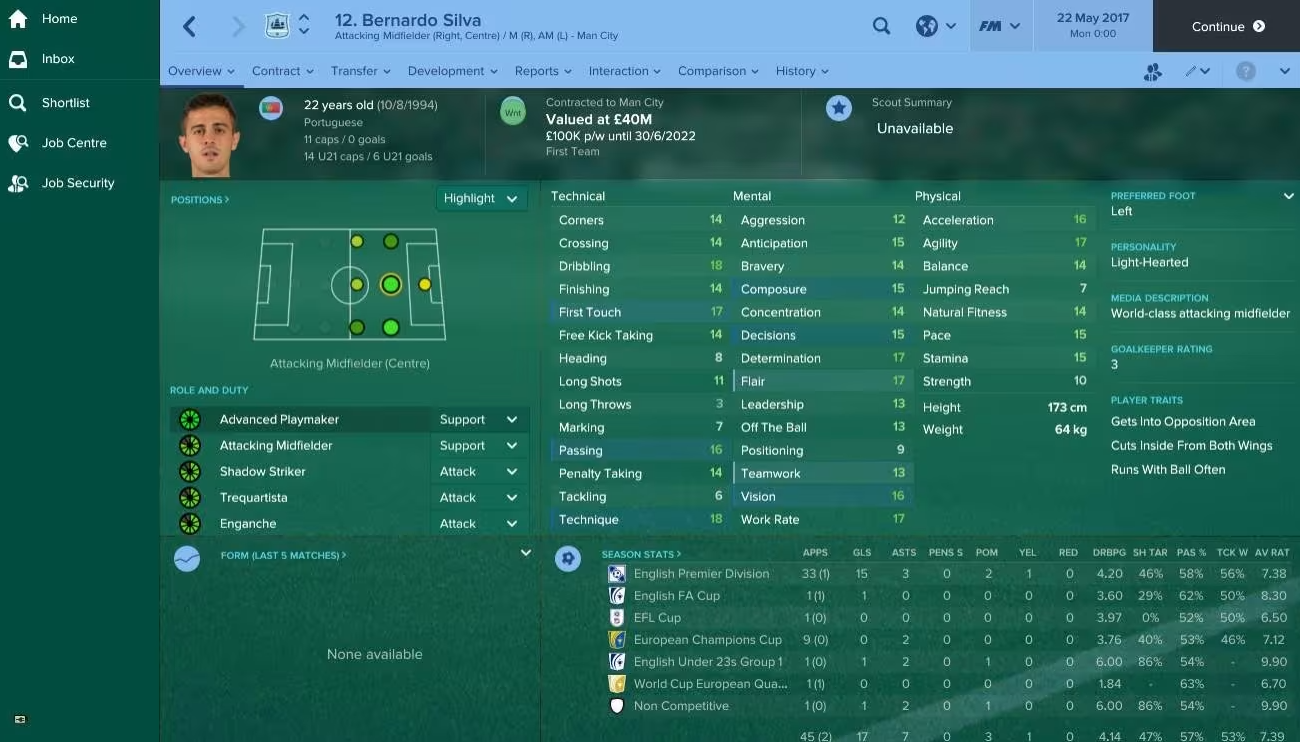Open the Highlight dropdown on the positions panel
This screenshot has width=1300, height=742.
[481, 198]
